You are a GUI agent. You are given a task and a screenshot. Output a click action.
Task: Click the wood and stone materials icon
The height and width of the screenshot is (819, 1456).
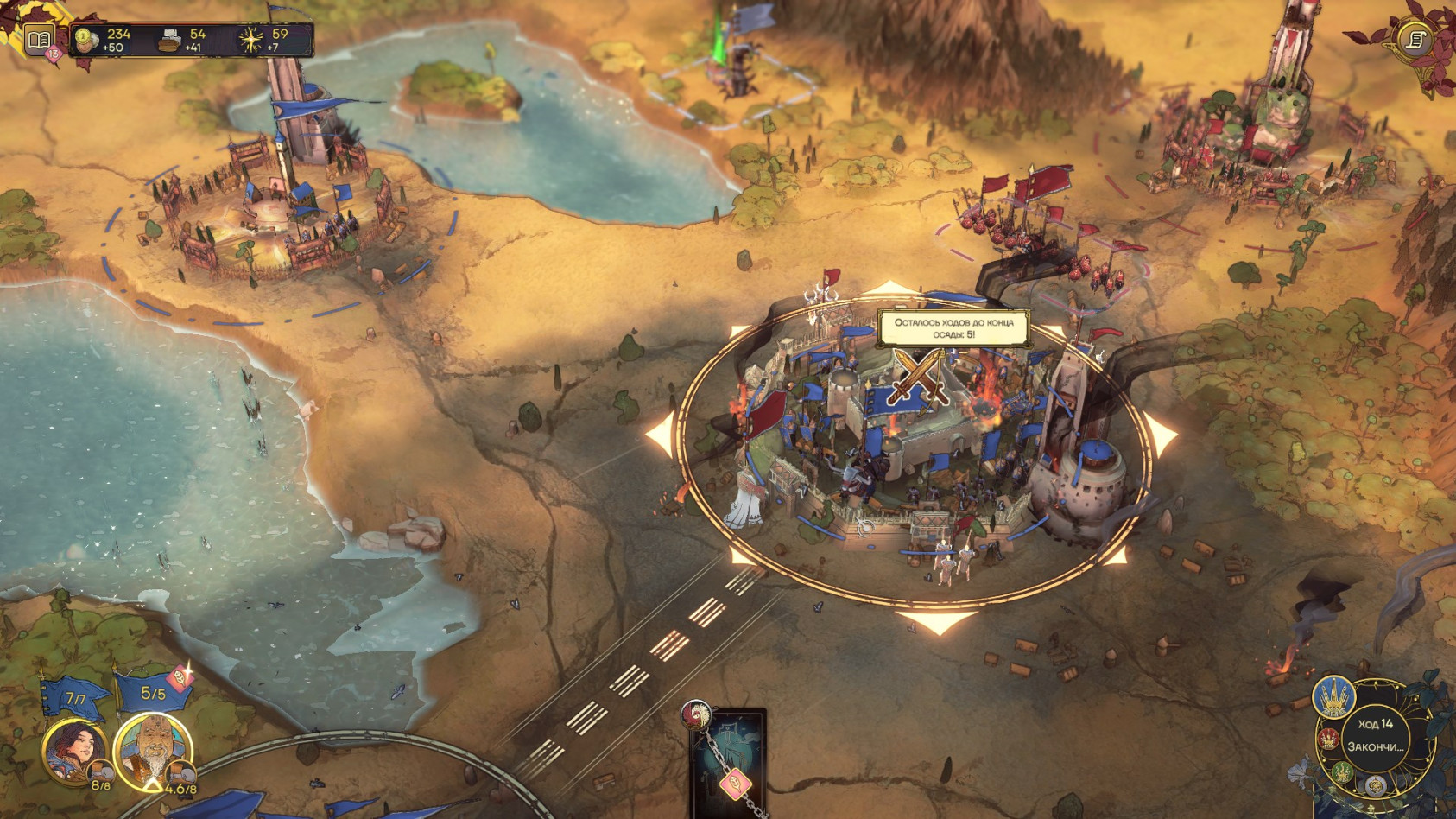(x=169, y=40)
